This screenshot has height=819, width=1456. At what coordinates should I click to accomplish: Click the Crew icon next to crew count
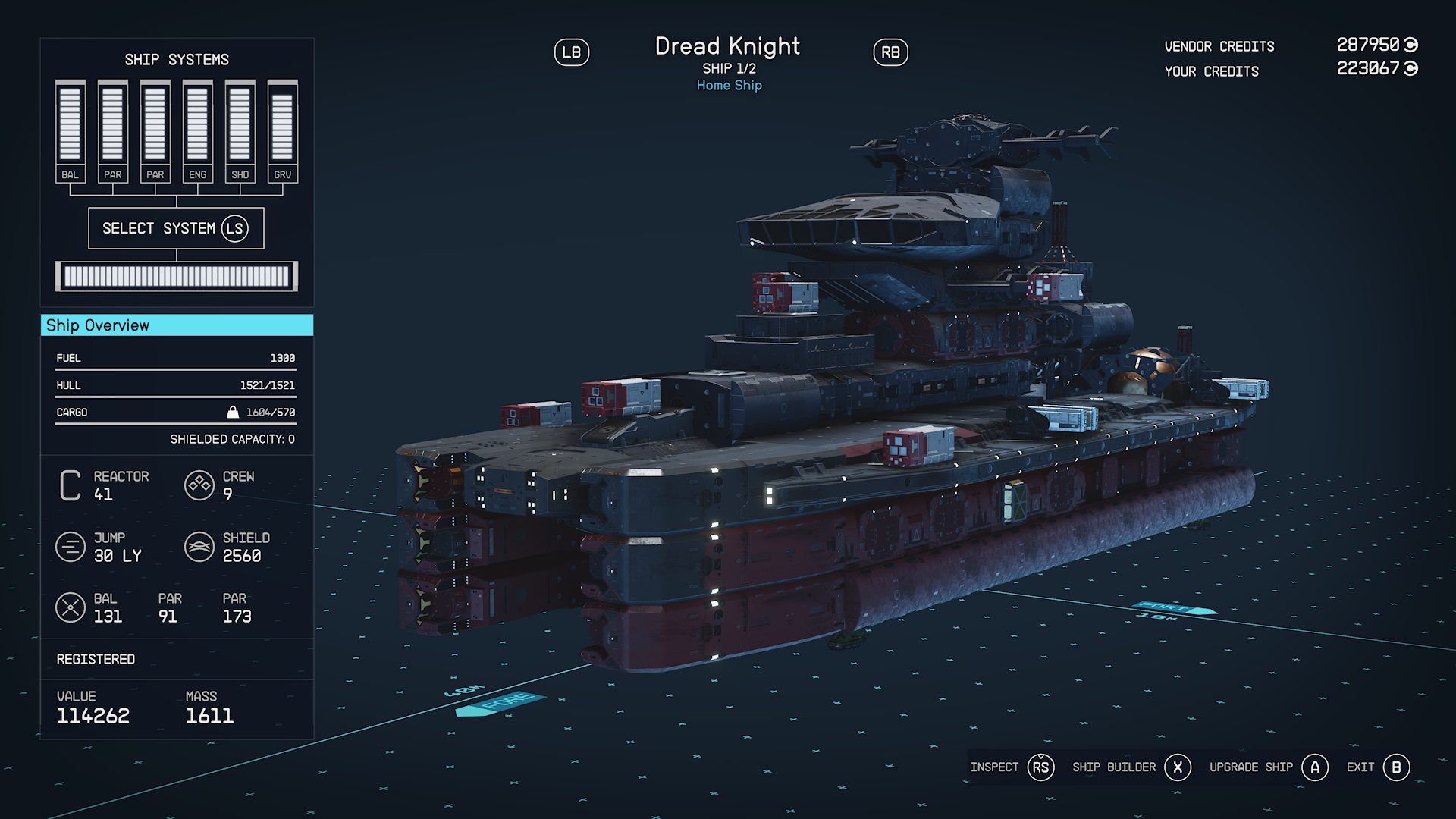tap(199, 485)
